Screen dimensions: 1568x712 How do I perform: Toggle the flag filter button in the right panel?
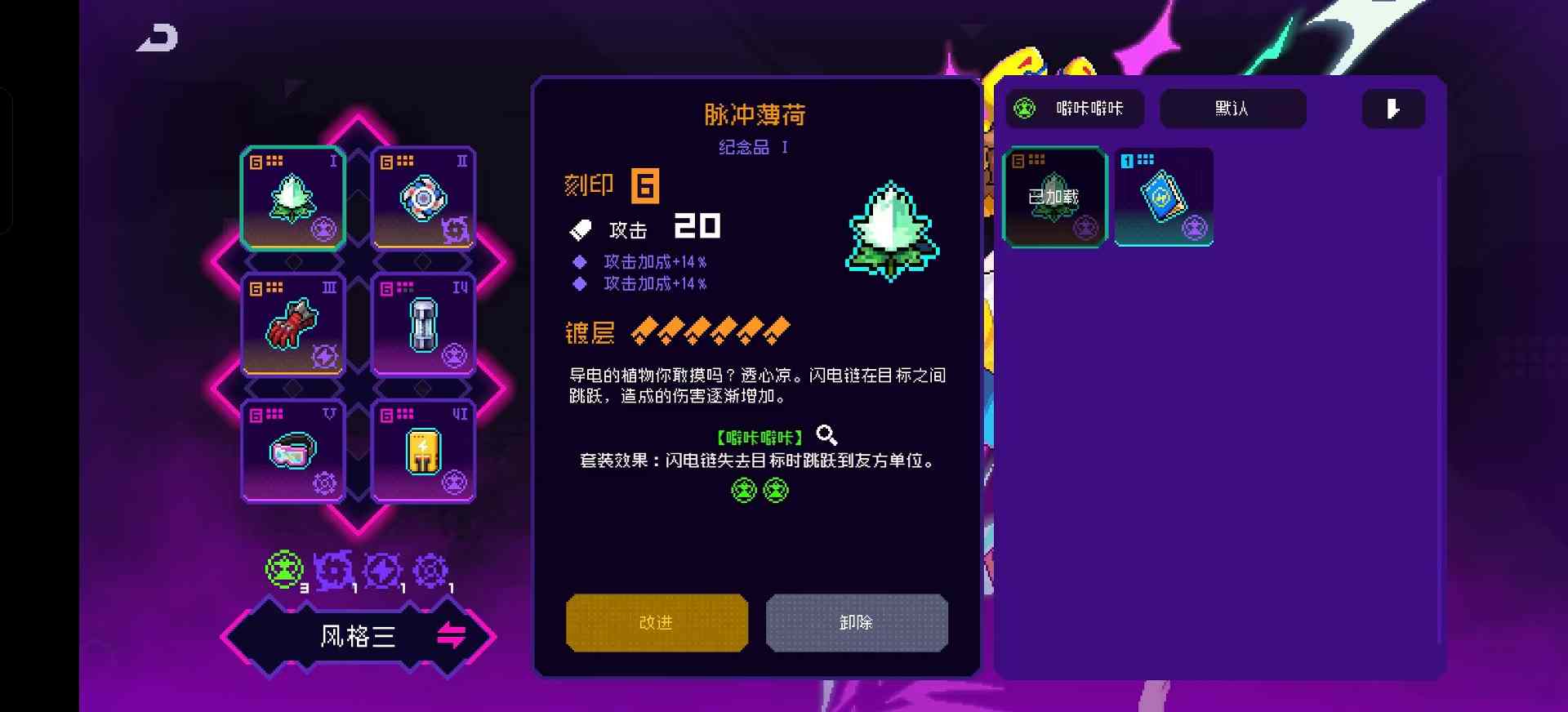point(1393,109)
